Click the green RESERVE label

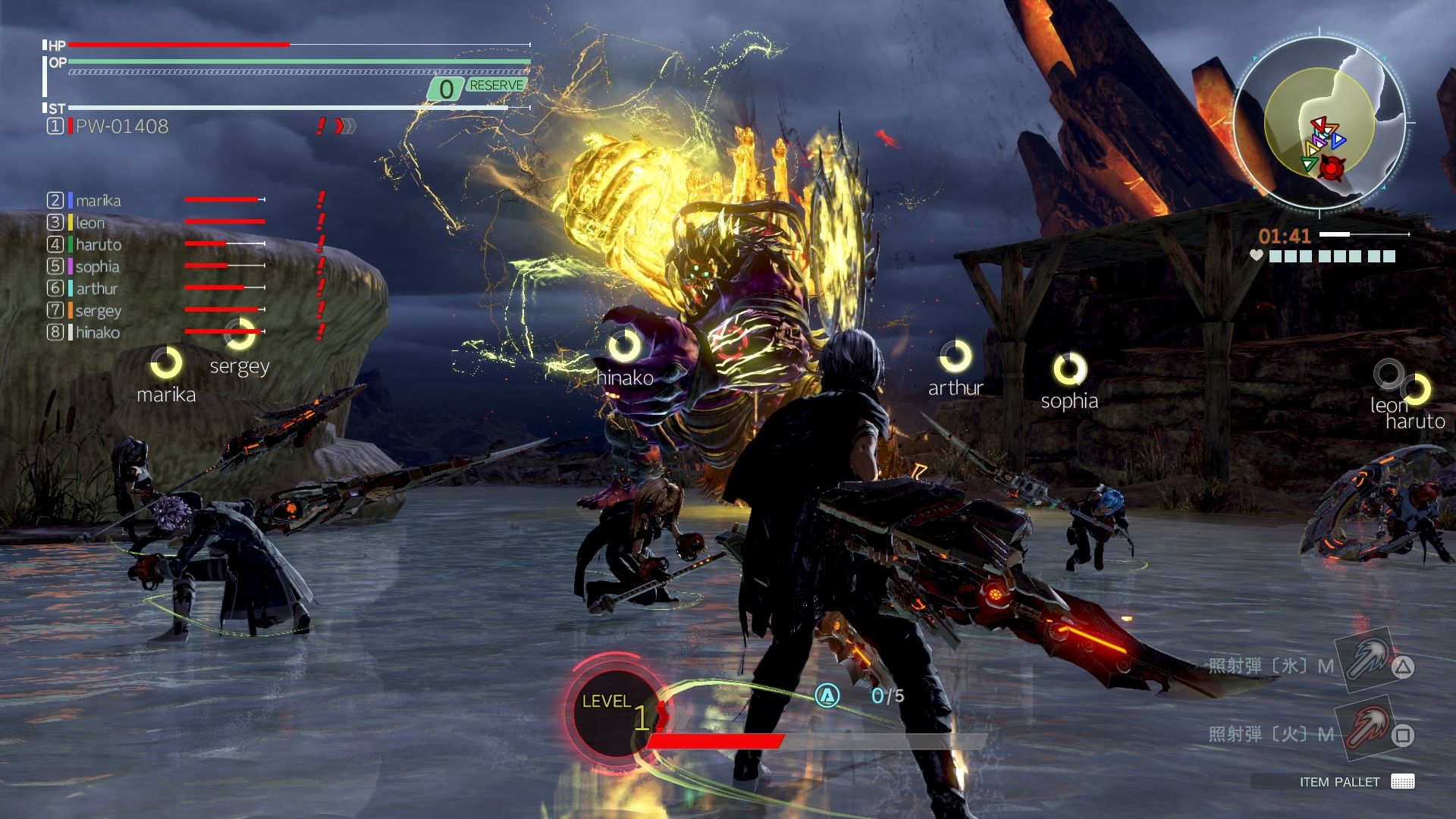coord(496,86)
